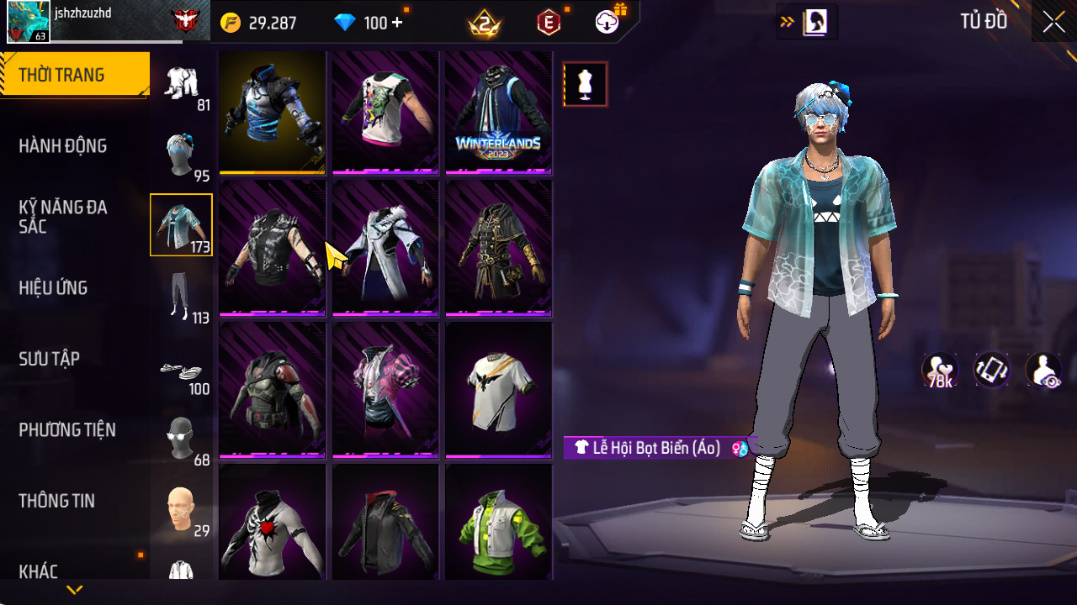Open the HIỆU ỨNG category

(x=53, y=288)
